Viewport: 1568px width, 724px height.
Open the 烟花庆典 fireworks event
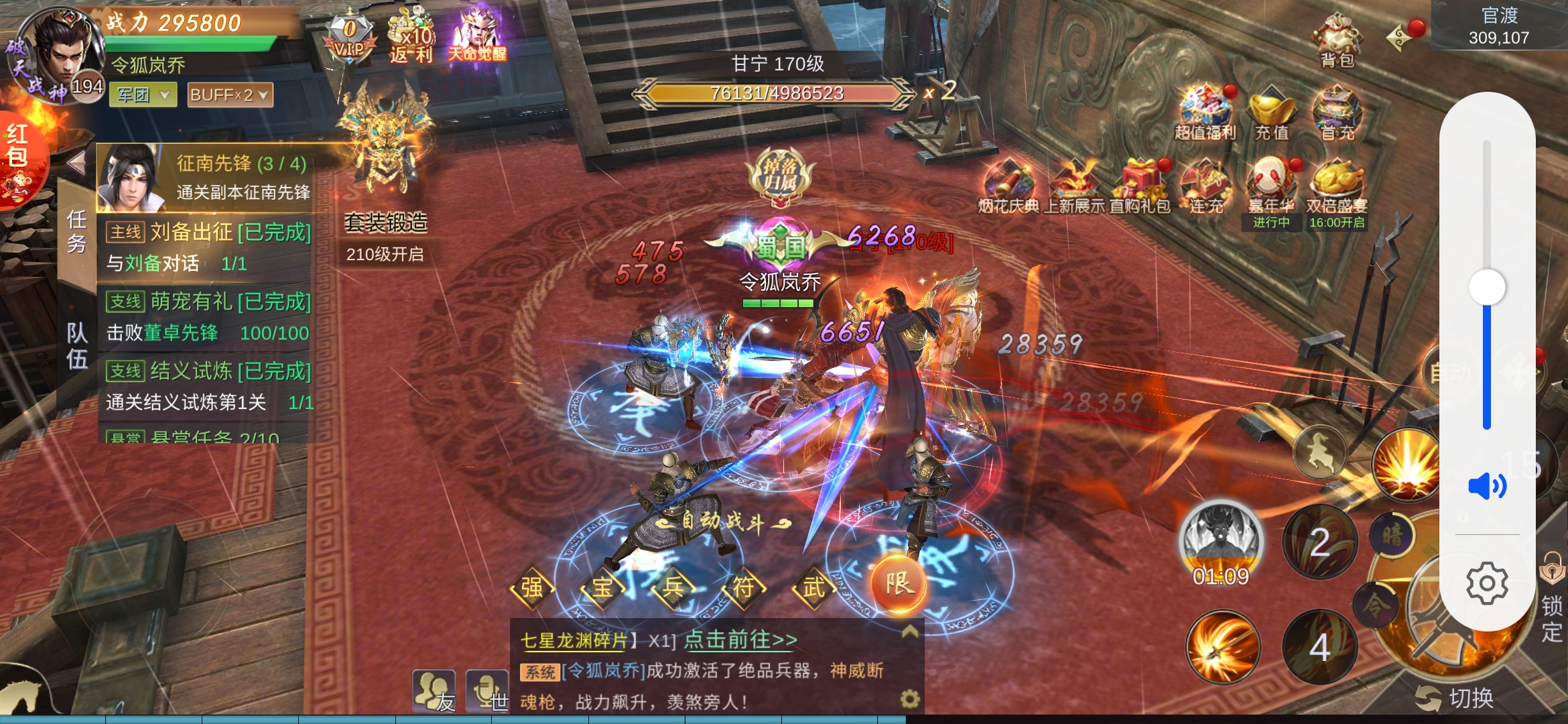(x=1008, y=188)
